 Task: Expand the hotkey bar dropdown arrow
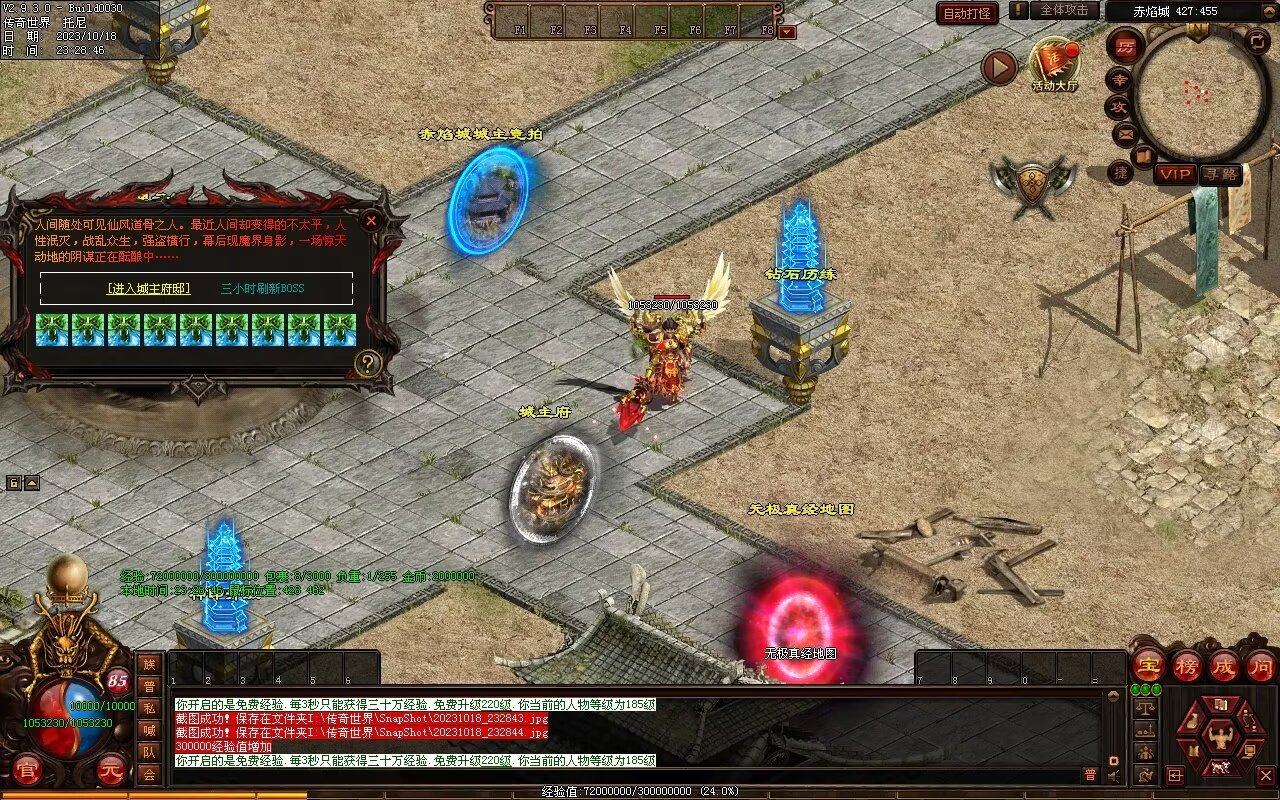[x=787, y=32]
